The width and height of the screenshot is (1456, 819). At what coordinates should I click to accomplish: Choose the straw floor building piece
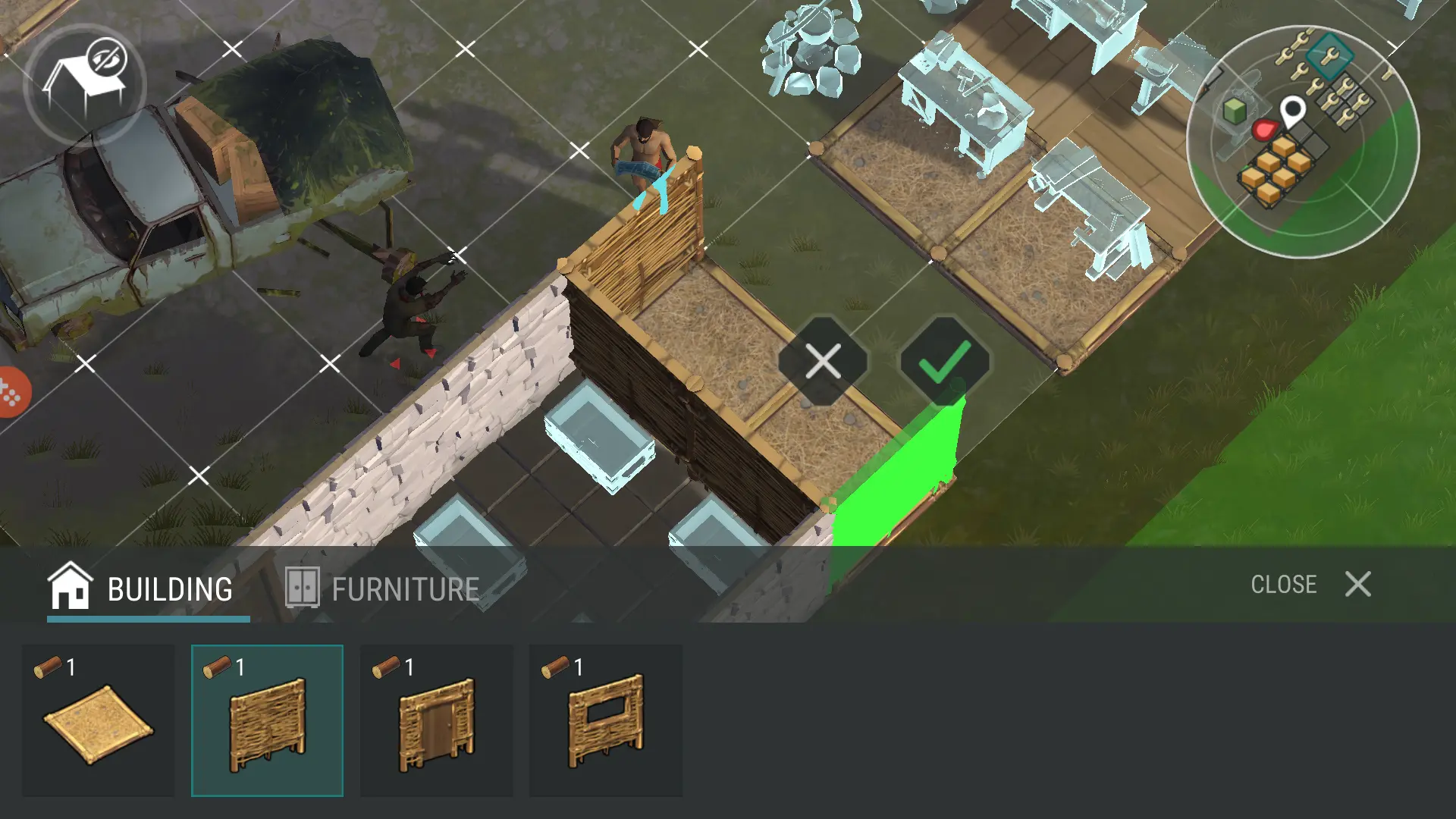(99, 720)
